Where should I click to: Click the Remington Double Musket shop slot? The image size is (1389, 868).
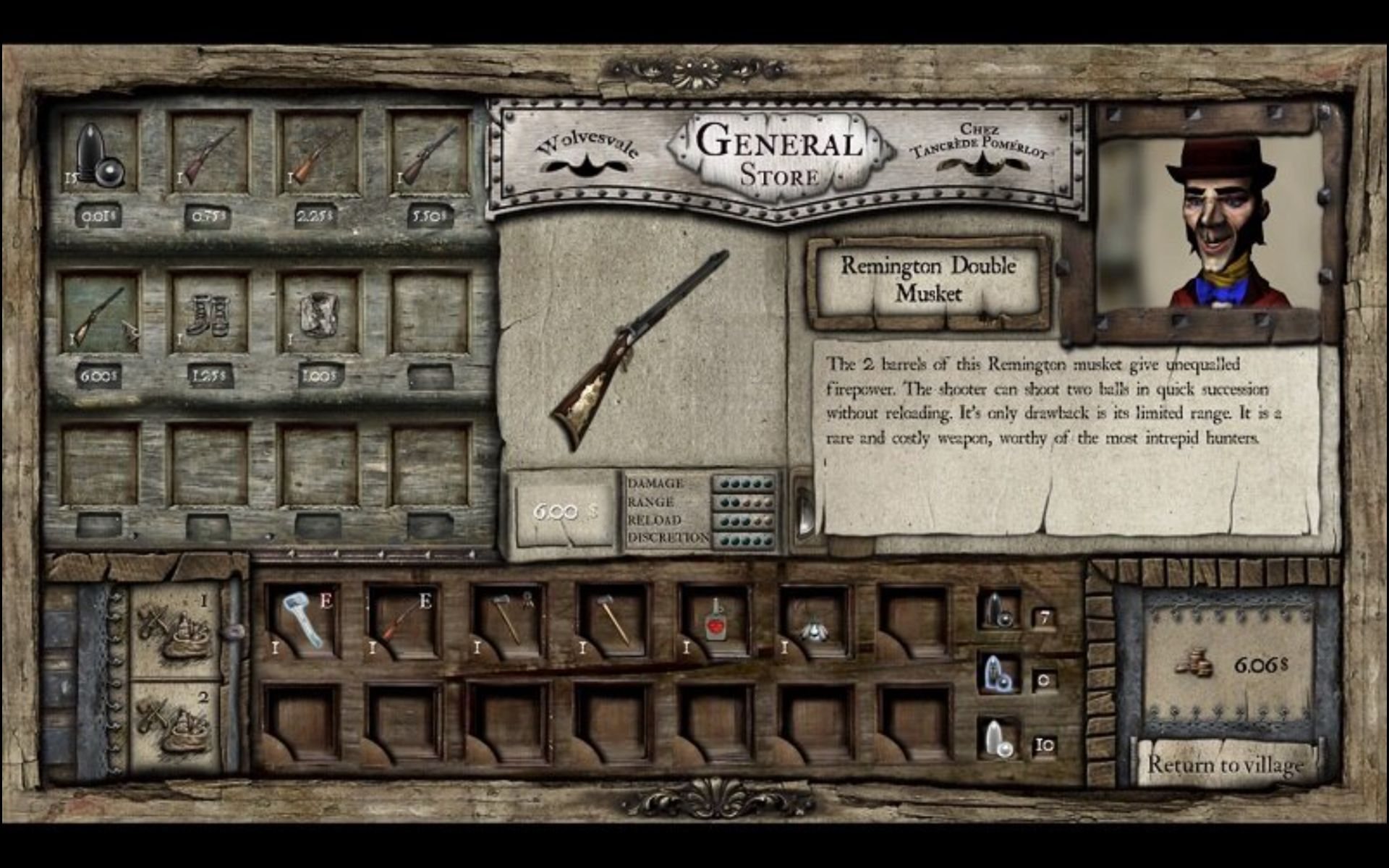100,314
